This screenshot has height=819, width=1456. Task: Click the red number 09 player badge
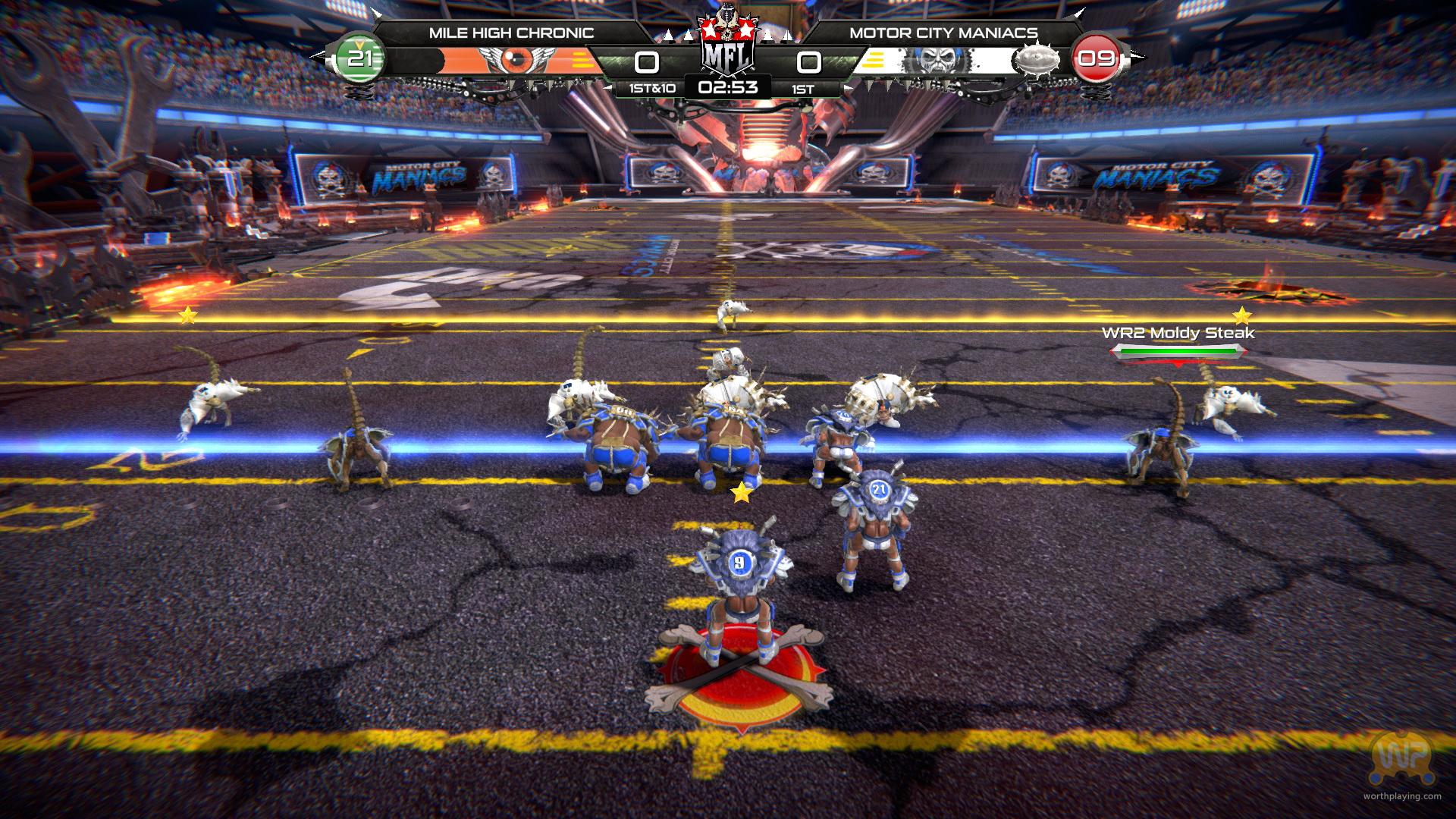[1096, 58]
